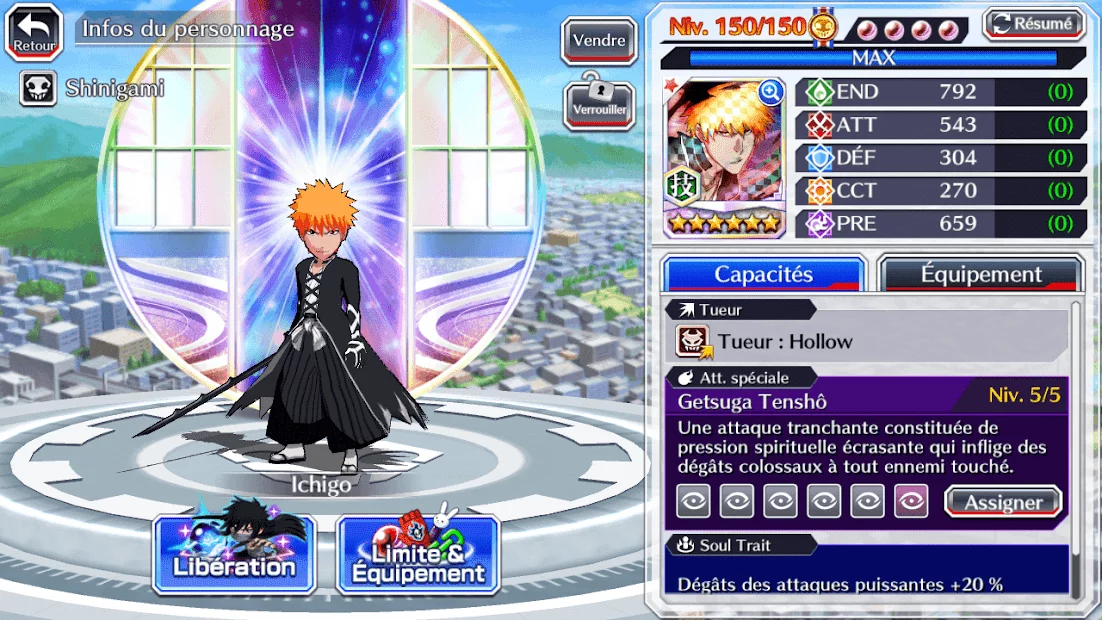Open Limite & Équipement screen
The width and height of the screenshot is (1102, 620).
418,553
